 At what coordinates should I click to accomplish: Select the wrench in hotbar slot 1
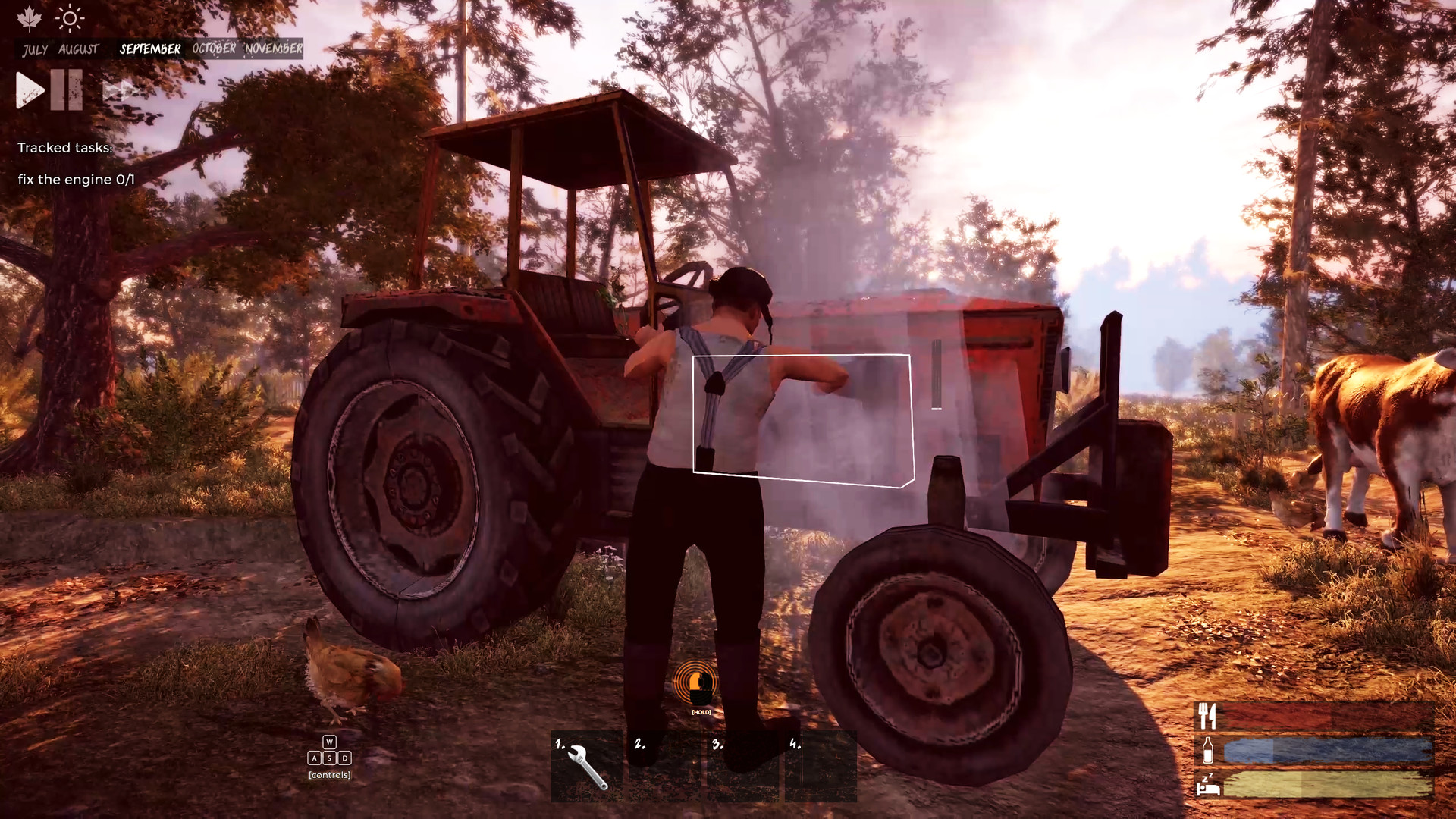[585, 766]
